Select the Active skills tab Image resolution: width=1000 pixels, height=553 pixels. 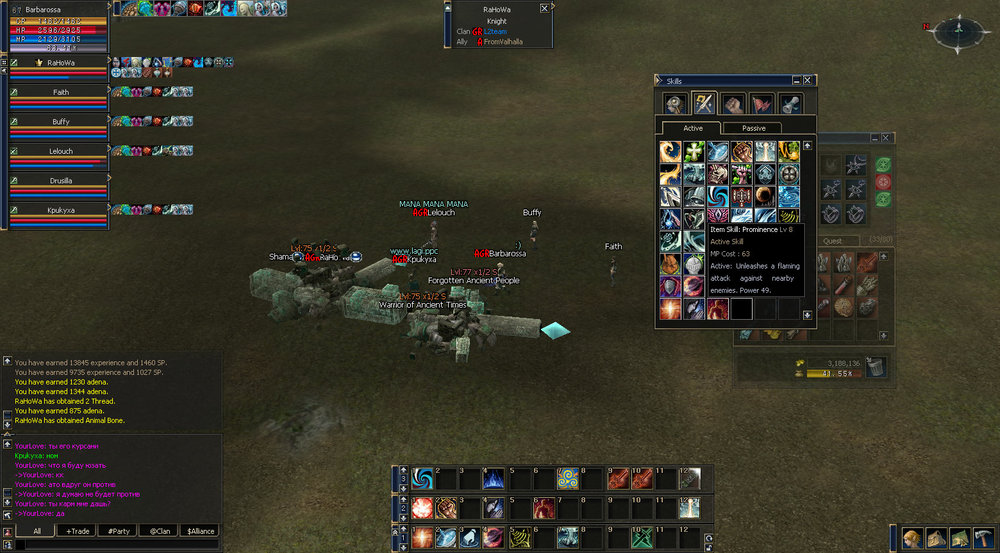[x=693, y=128]
